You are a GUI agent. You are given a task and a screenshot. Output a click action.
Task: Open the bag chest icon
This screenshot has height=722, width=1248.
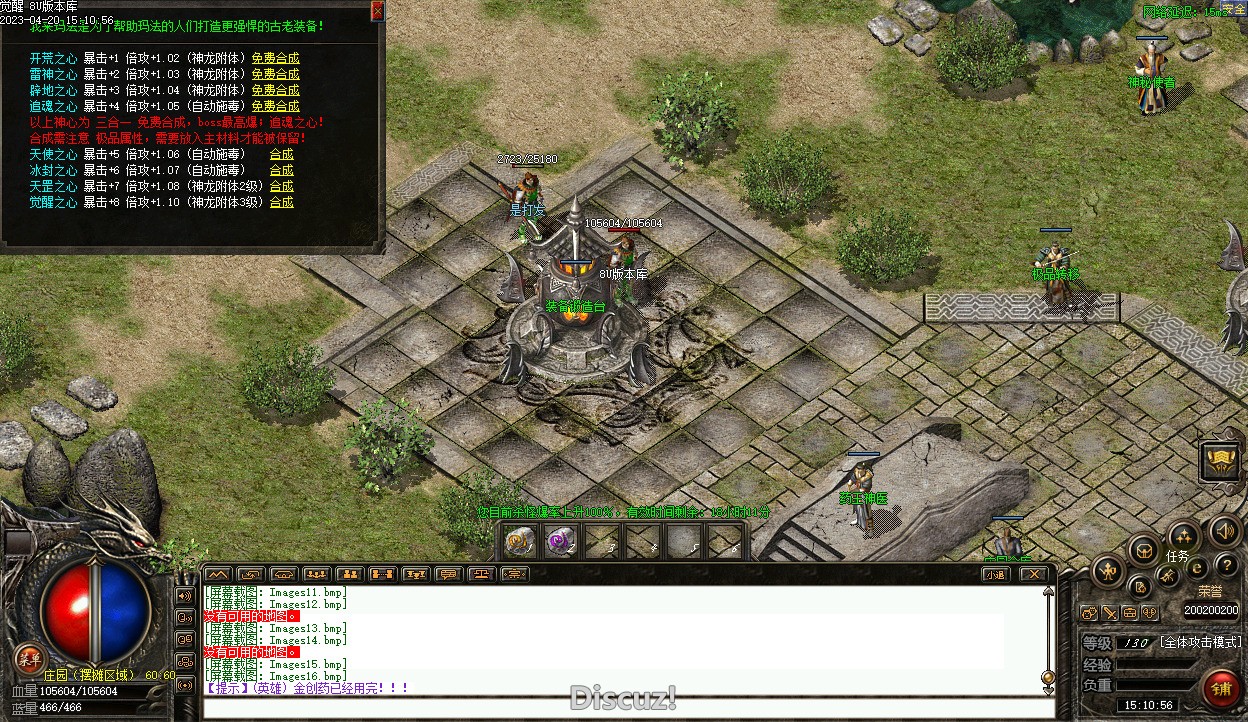click(x=1143, y=550)
